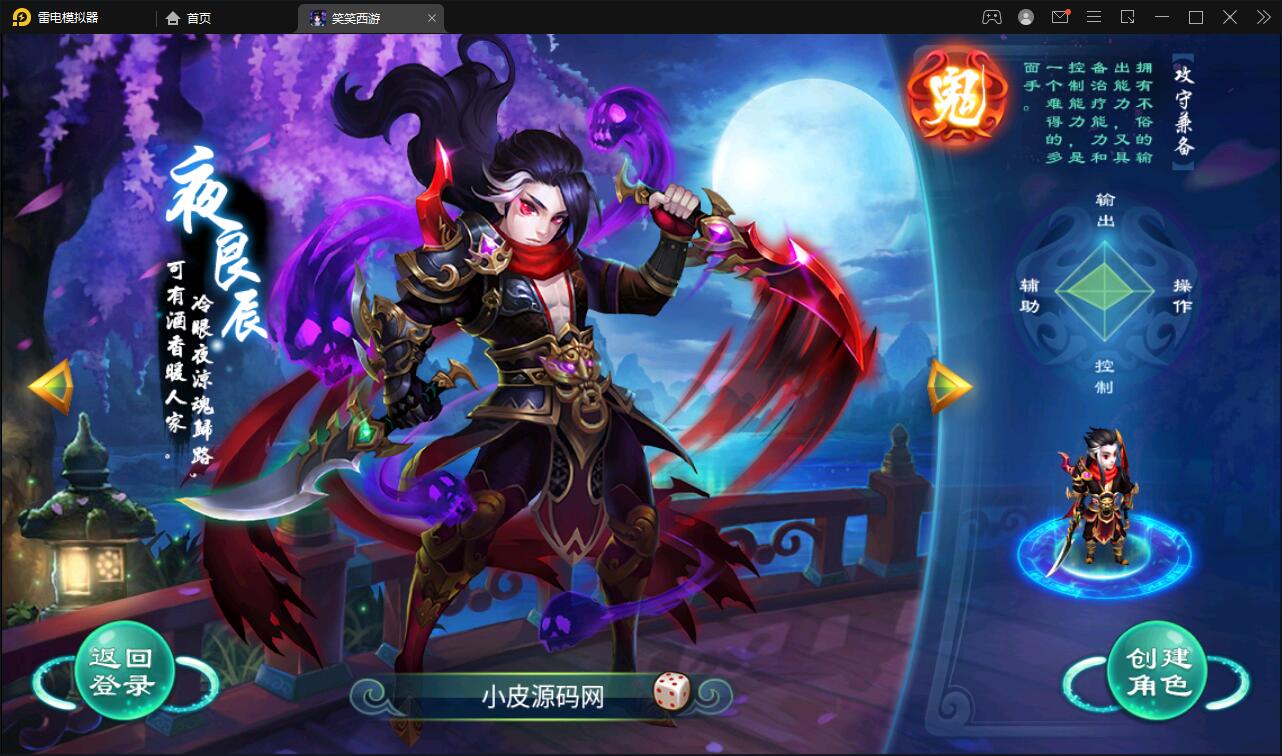The height and width of the screenshot is (756, 1282).
Task: Check new messages via the mail icon
Action: [x=1060, y=17]
